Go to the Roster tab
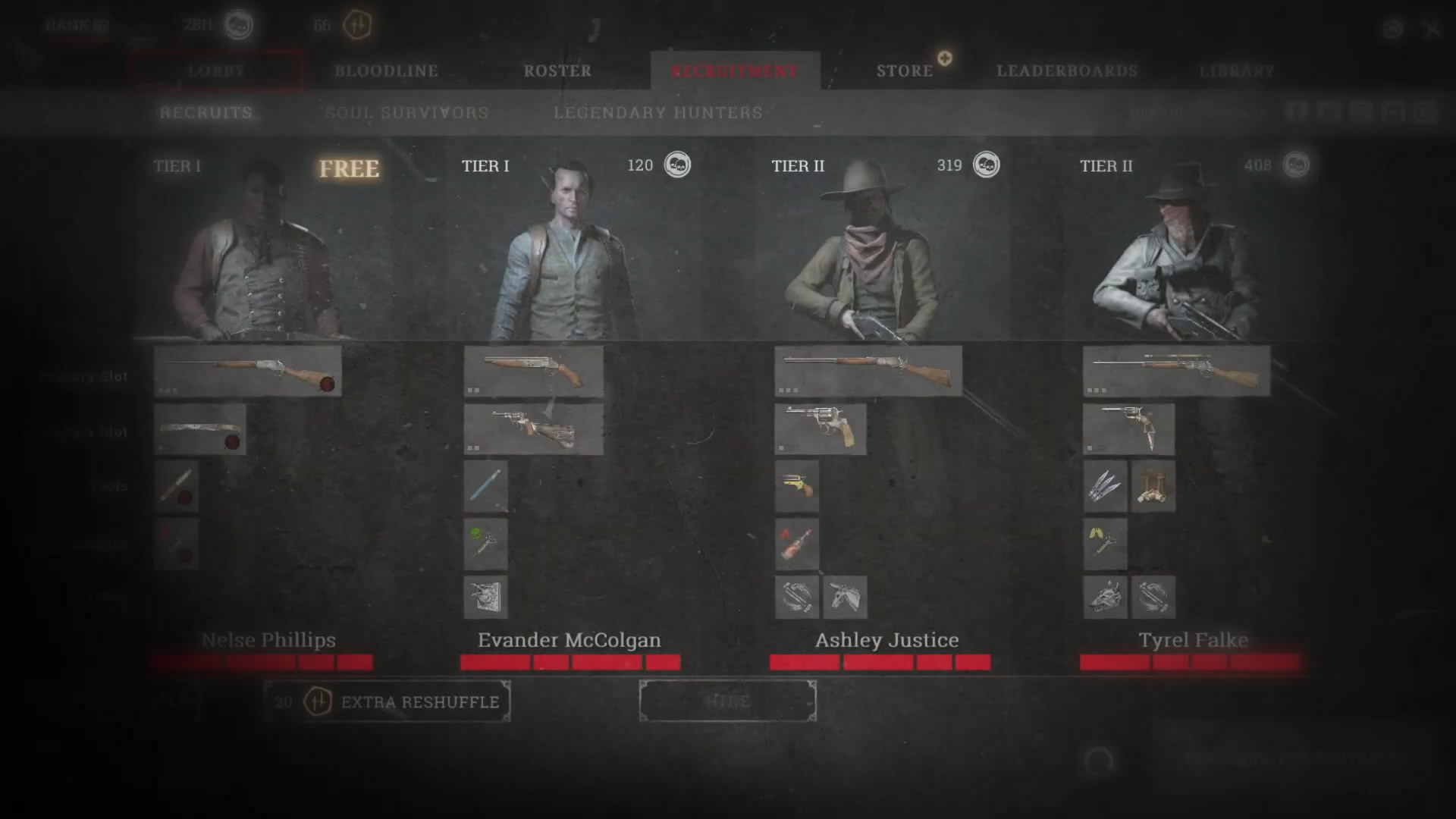The height and width of the screenshot is (819, 1456). (x=557, y=71)
